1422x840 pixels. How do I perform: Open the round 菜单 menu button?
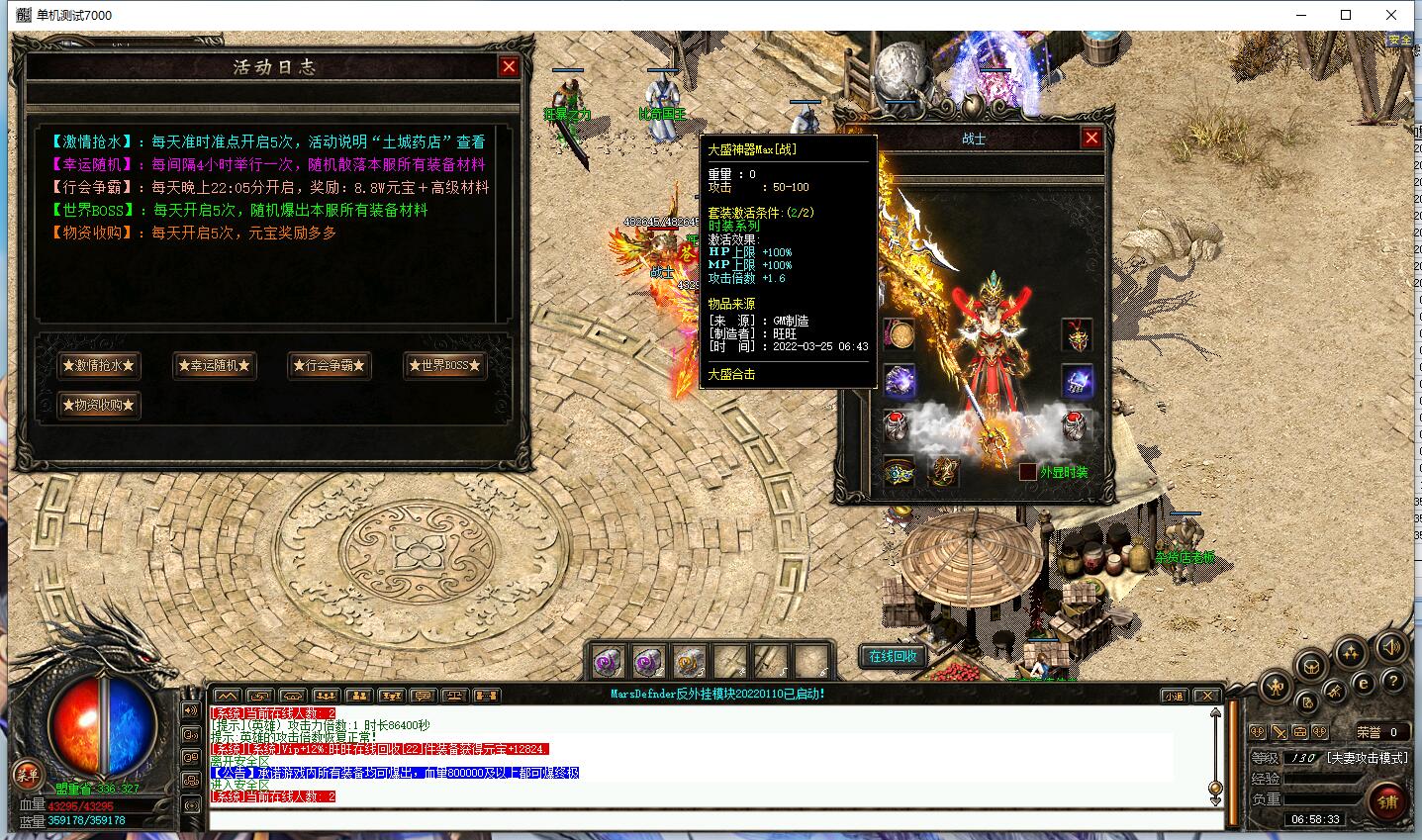point(27,775)
